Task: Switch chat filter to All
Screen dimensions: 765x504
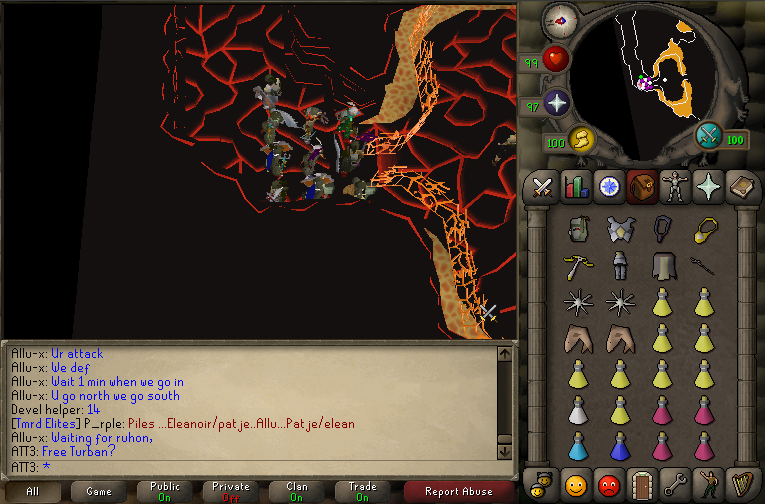Action: point(32,491)
